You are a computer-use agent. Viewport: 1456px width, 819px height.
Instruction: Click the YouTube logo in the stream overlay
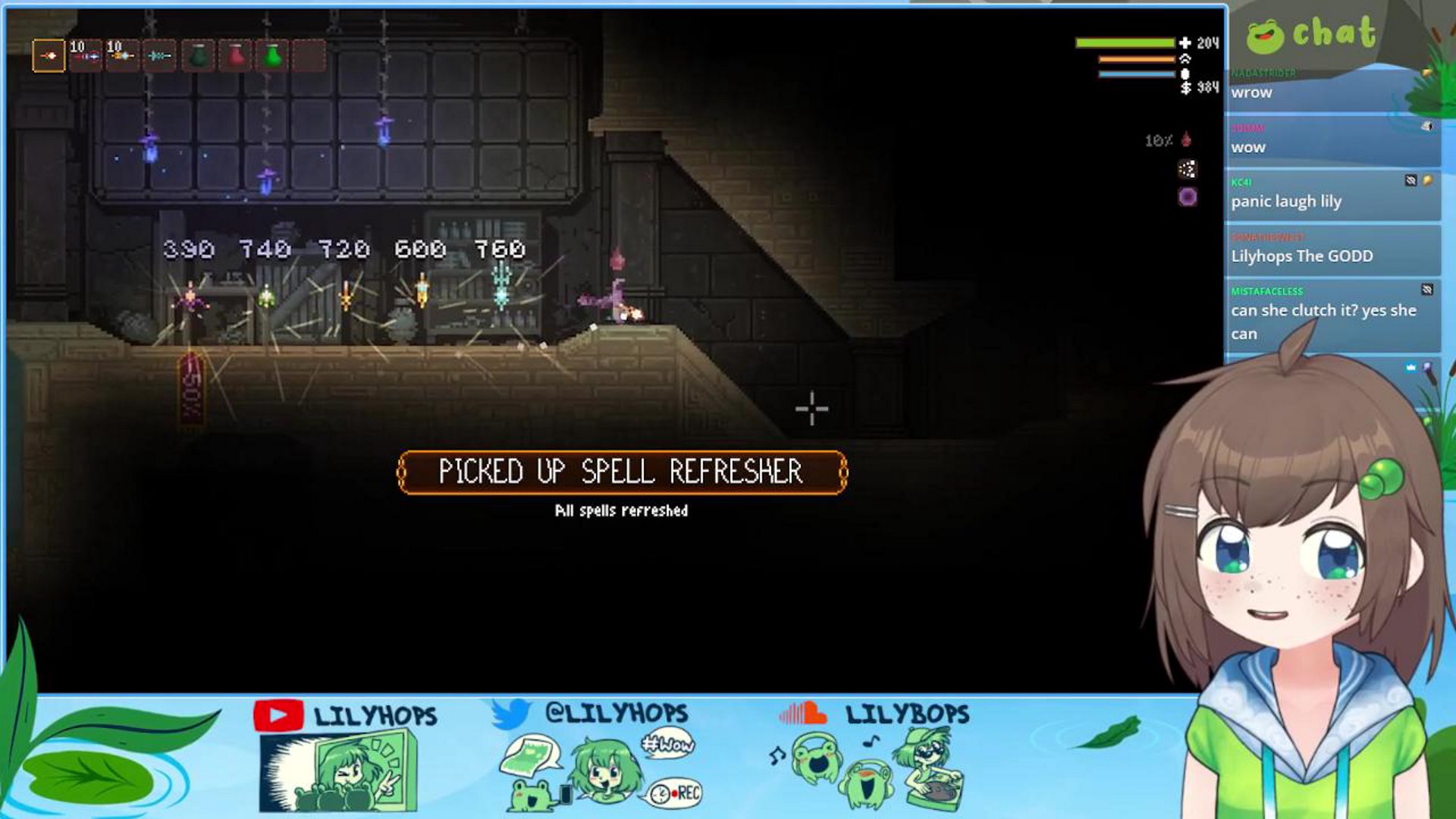[x=278, y=716]
